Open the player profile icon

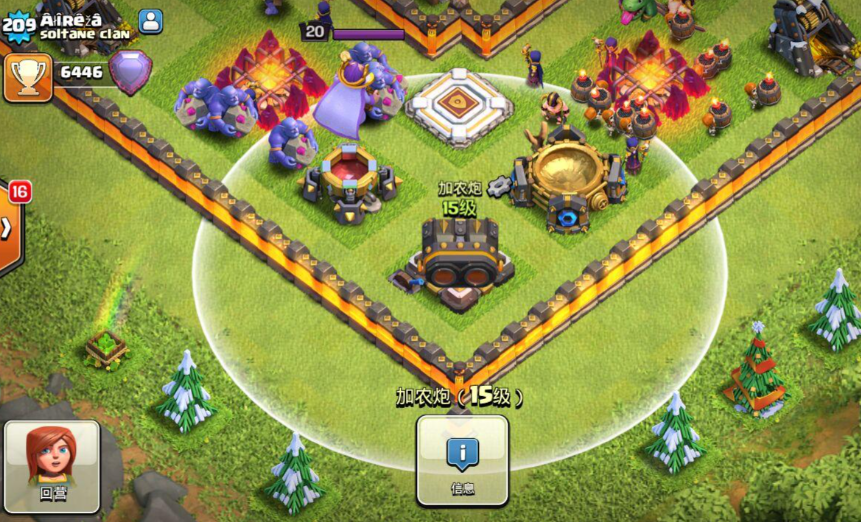point(151,21)
